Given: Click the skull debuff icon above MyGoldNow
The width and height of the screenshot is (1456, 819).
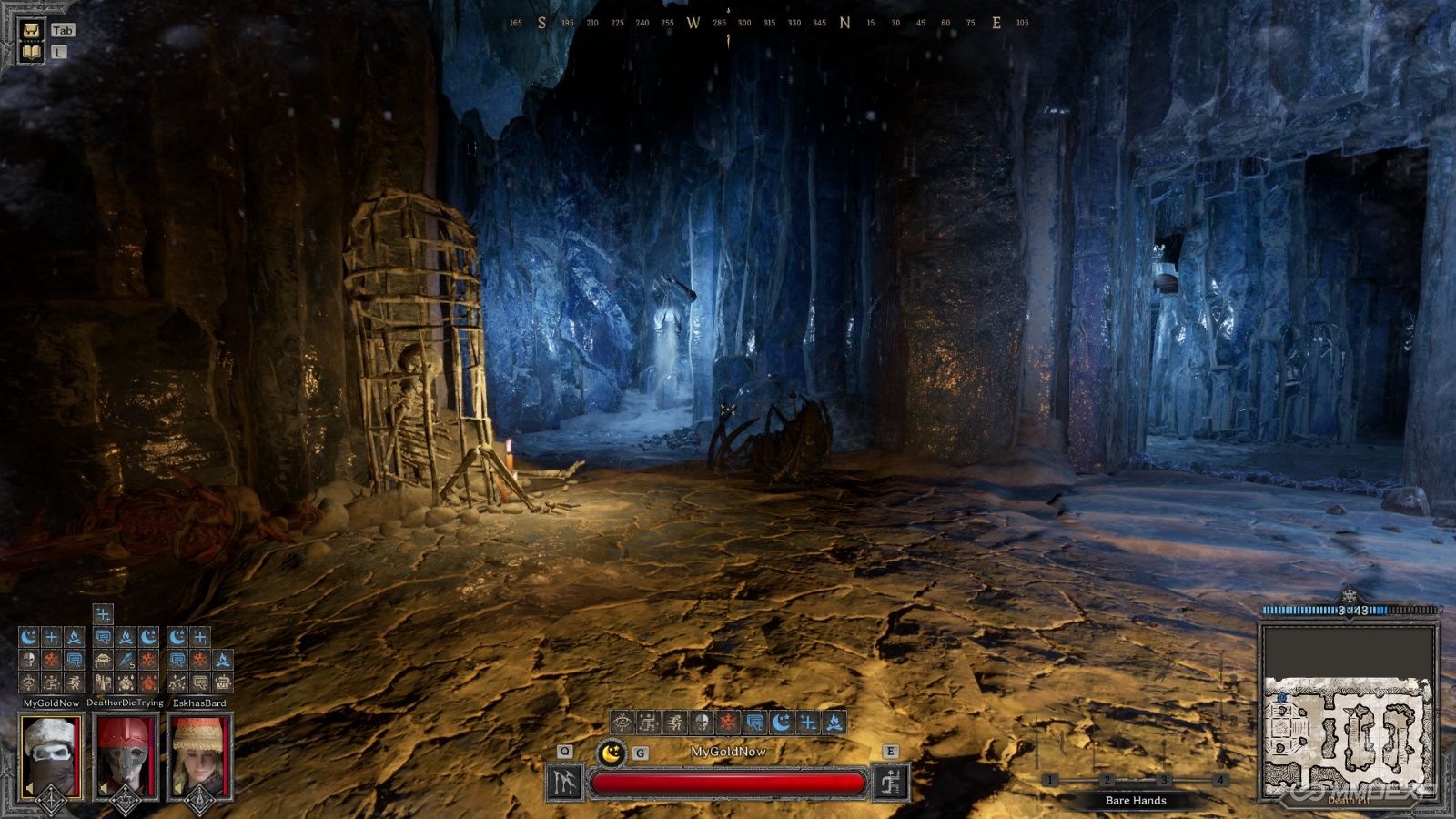Looking at the screenshot, I should pos(27,659).
